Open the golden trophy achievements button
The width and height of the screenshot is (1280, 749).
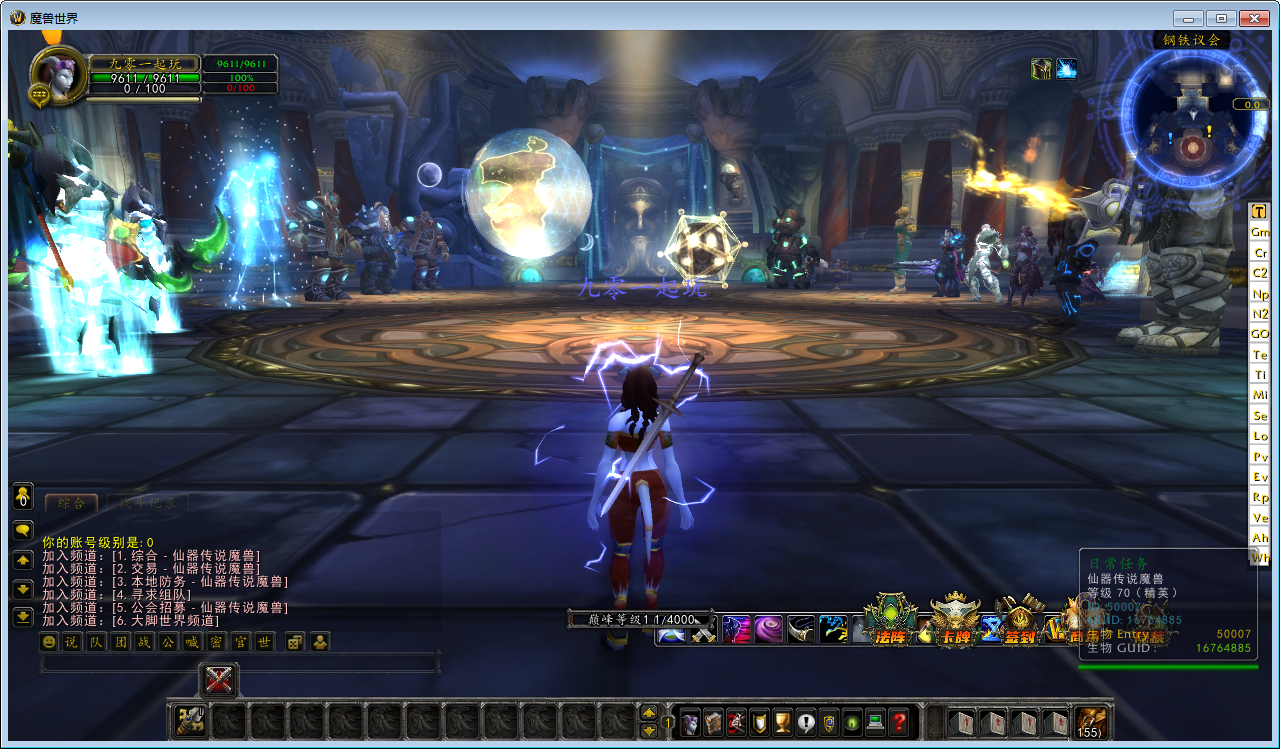click(x=783, y=722)
